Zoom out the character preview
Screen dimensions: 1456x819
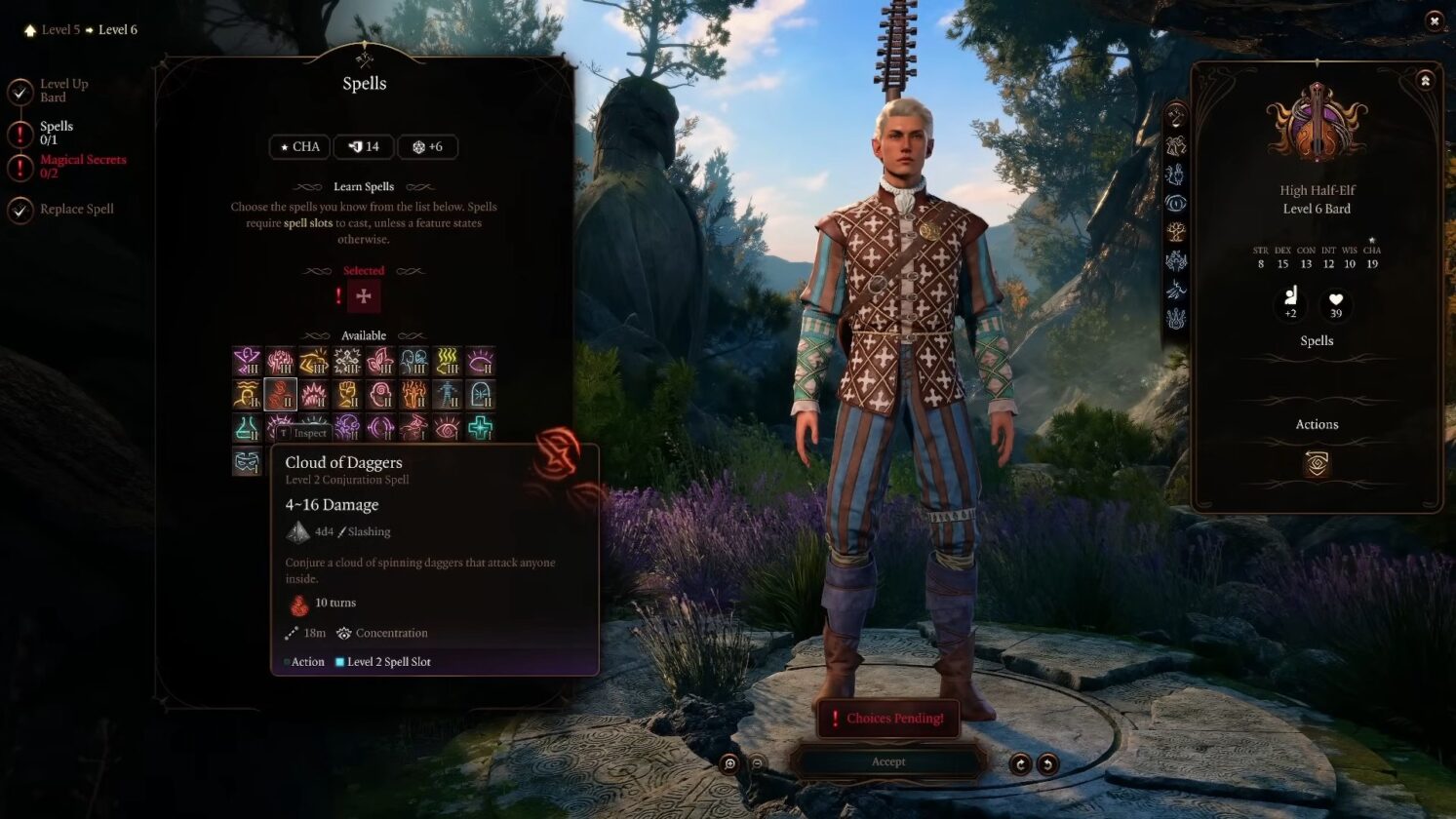[x=757, y=763]
